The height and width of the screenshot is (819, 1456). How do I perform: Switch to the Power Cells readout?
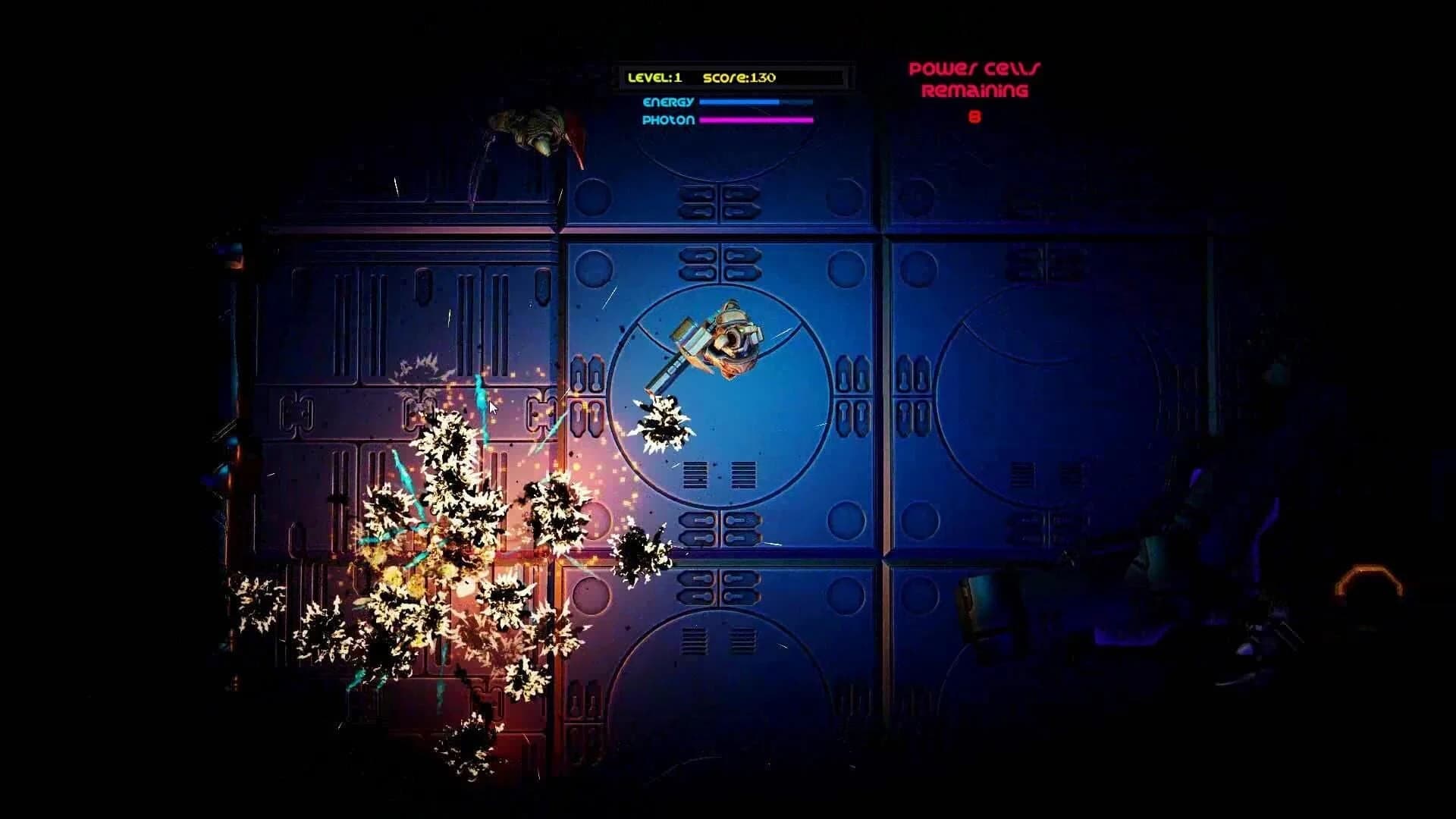click(974, 91)
